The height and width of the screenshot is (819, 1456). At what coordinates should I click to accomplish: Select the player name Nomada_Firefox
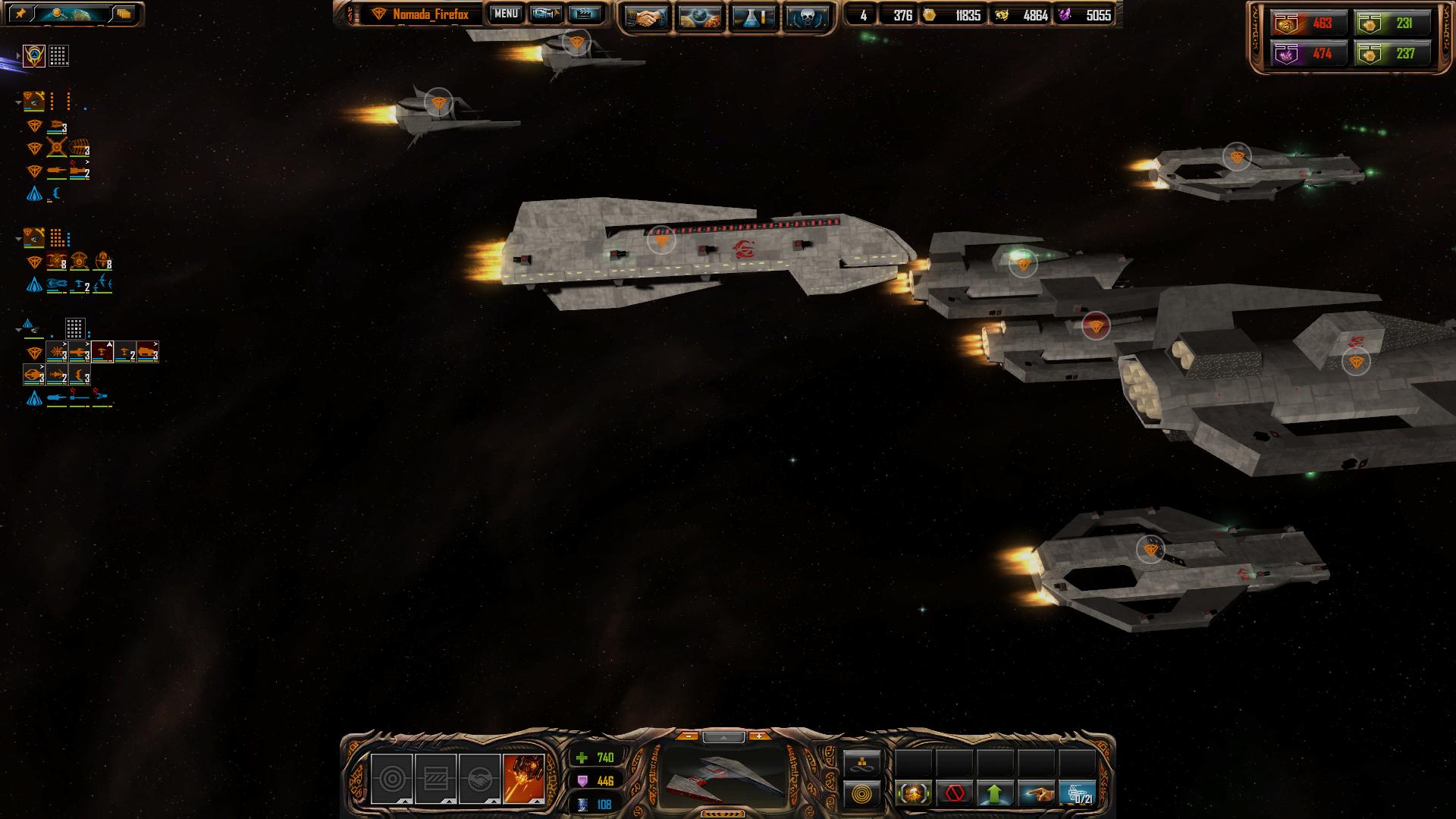click(x=430, y=14)
